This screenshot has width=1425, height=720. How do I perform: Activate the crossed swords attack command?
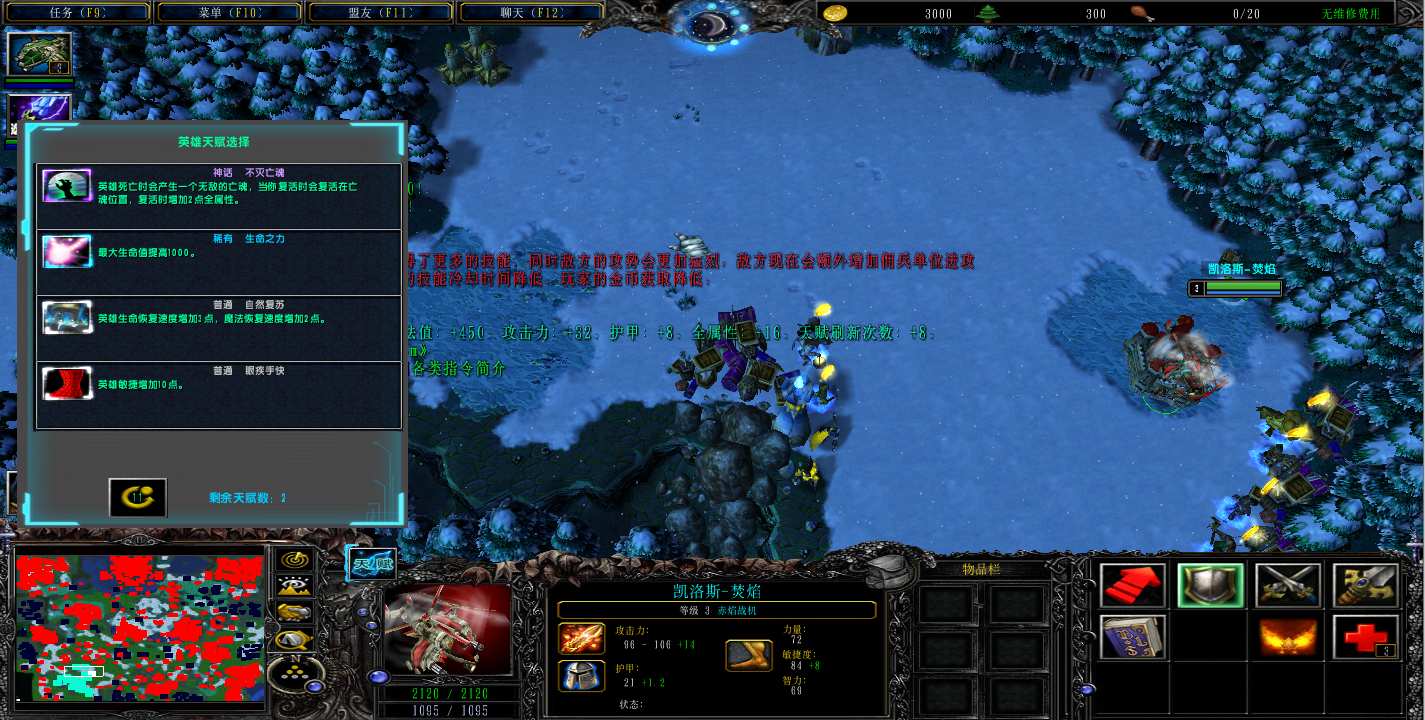click(x=1288, y=585)
